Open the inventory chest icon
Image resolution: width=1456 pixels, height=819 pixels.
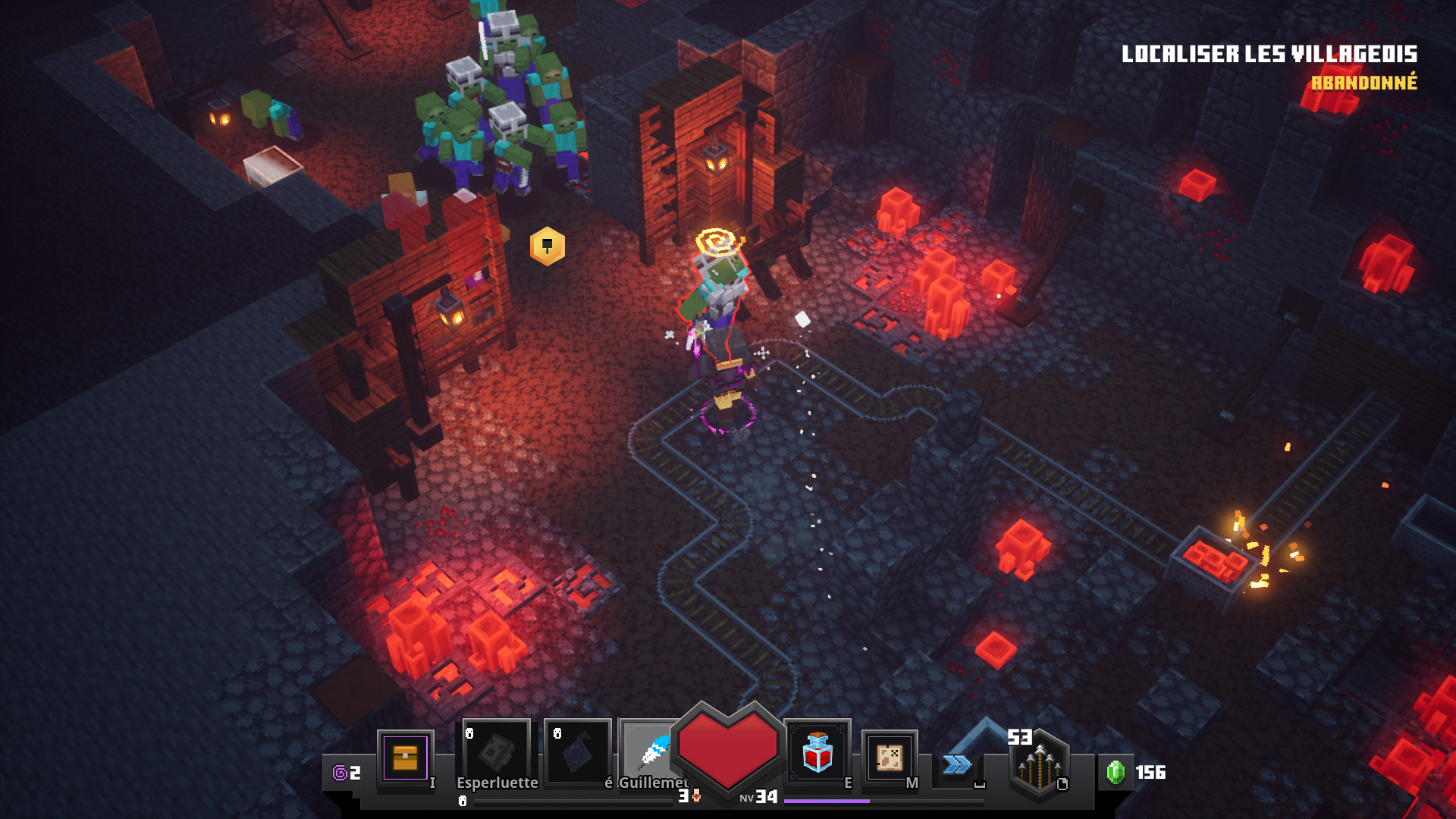(x=406, y=758)
